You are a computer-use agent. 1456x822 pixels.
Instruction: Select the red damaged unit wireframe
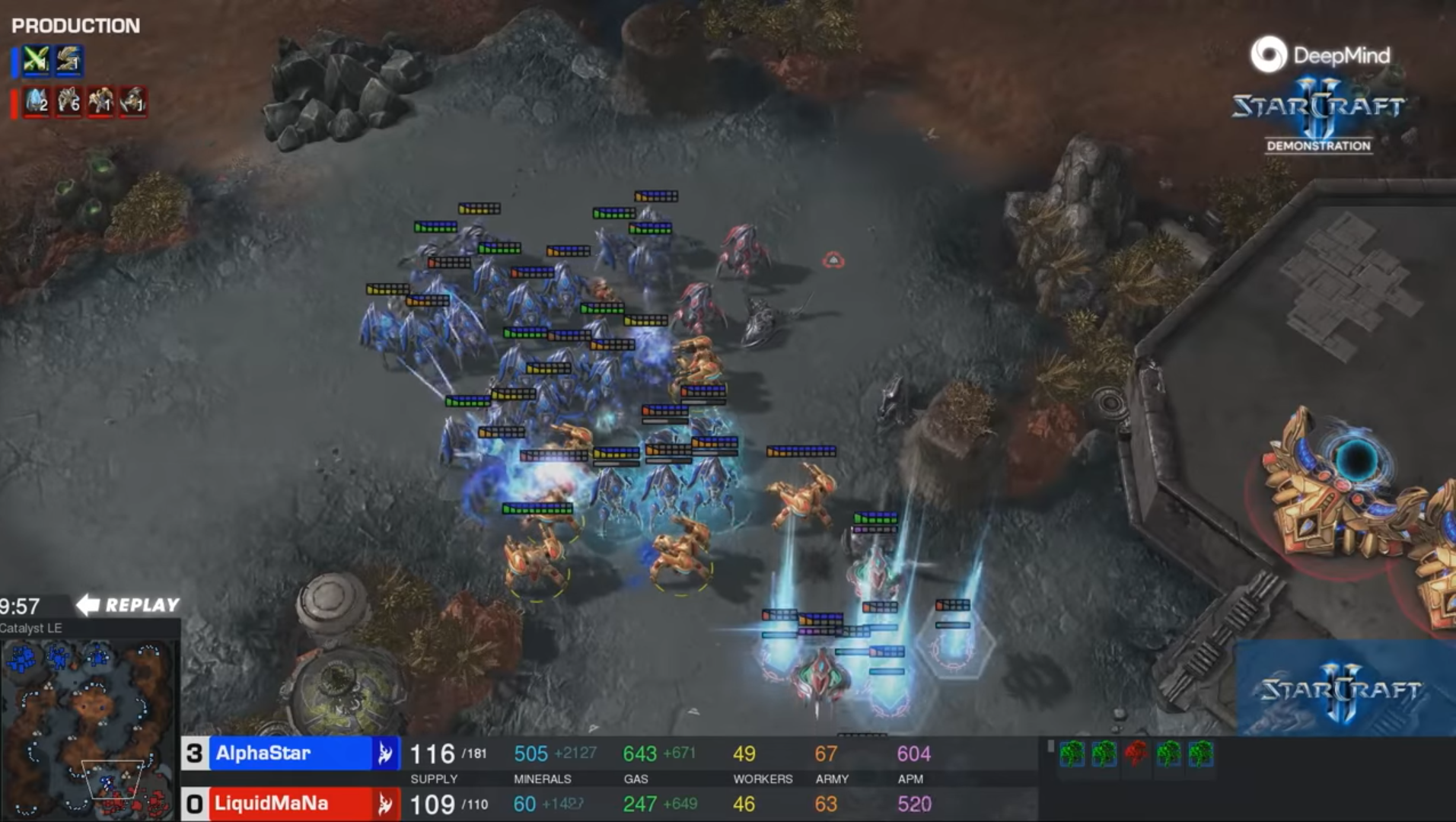tap(1136, 753)
